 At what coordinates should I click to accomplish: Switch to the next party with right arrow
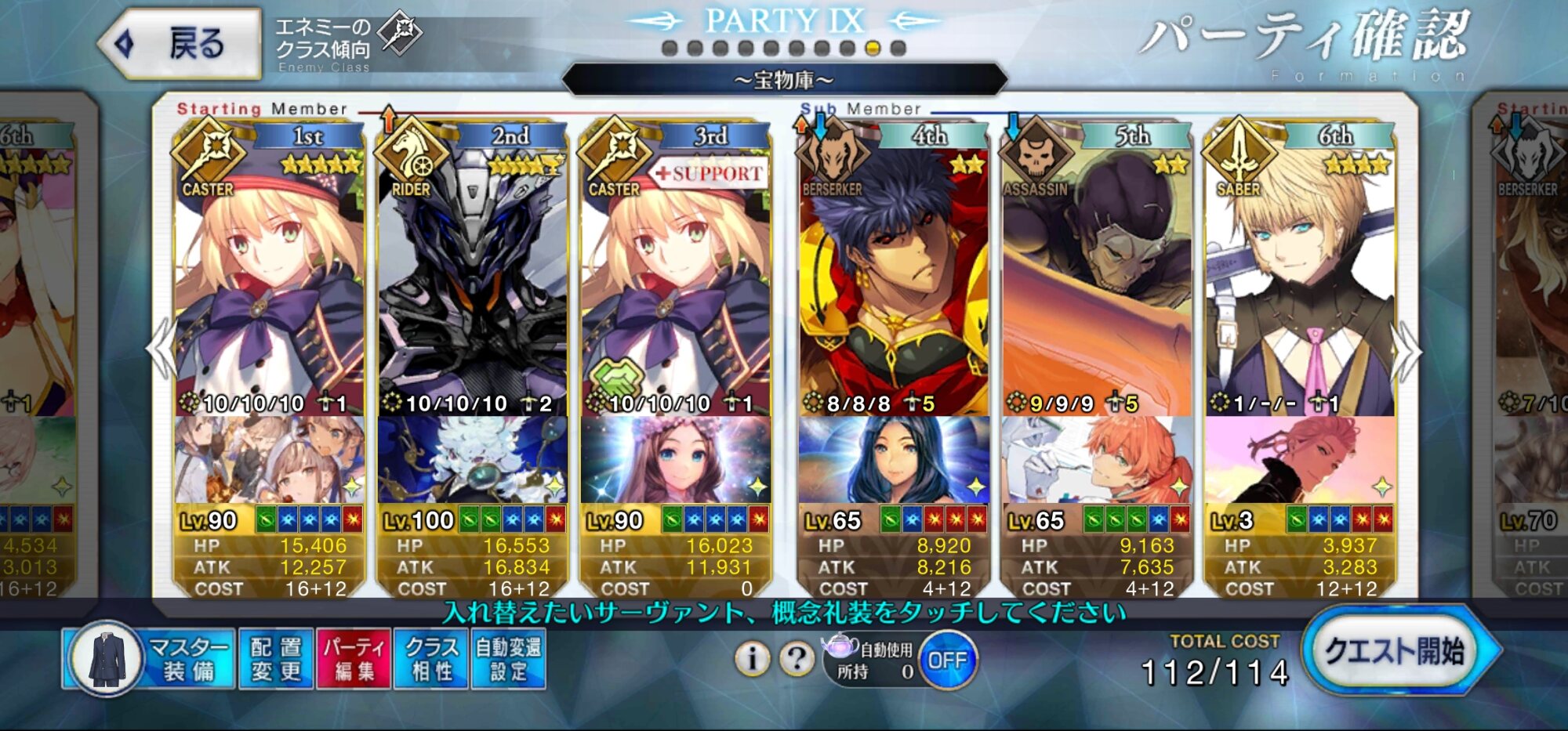pos(1407,353)
